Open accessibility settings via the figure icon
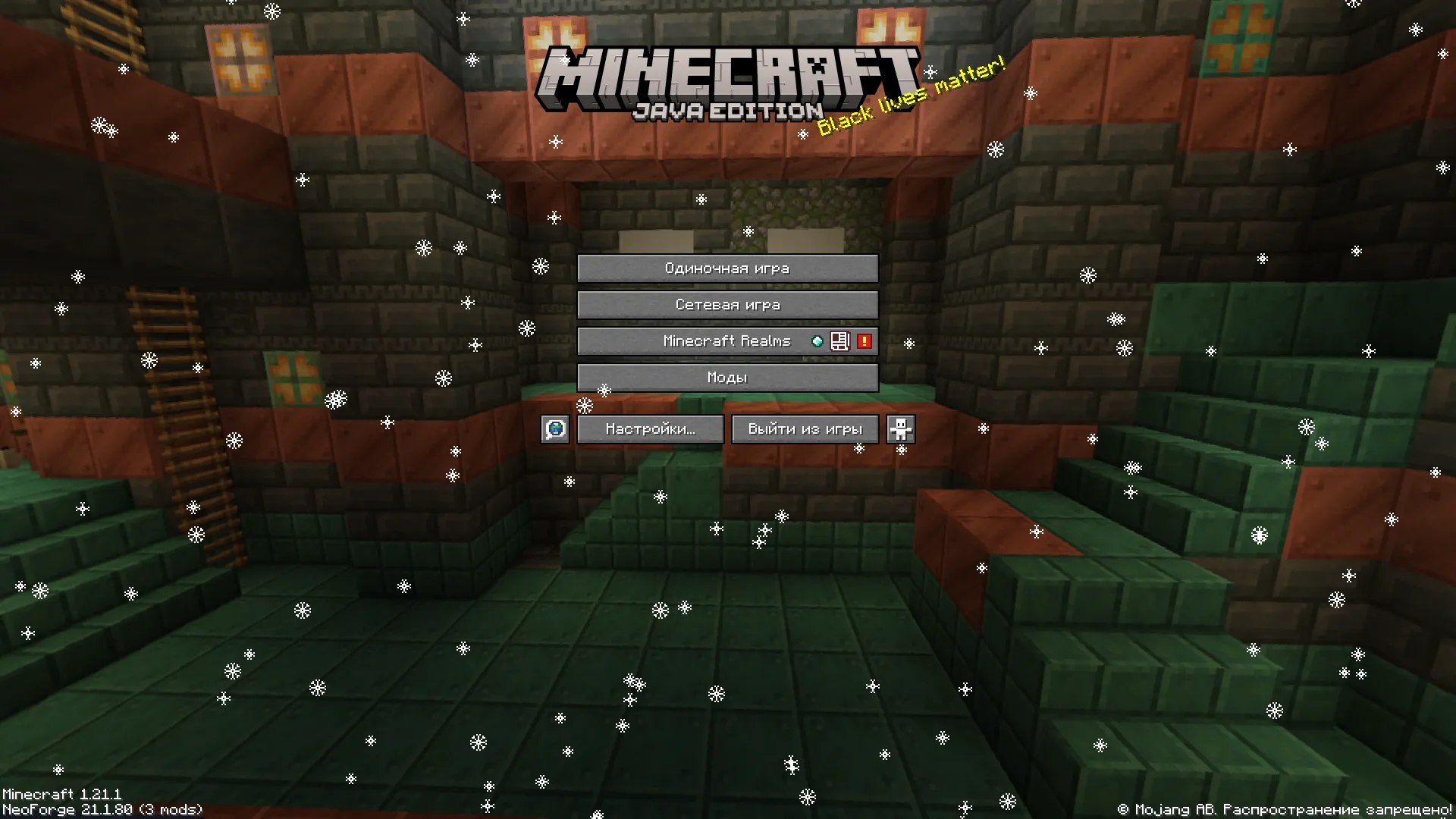1456x819 pixels. 900,428
